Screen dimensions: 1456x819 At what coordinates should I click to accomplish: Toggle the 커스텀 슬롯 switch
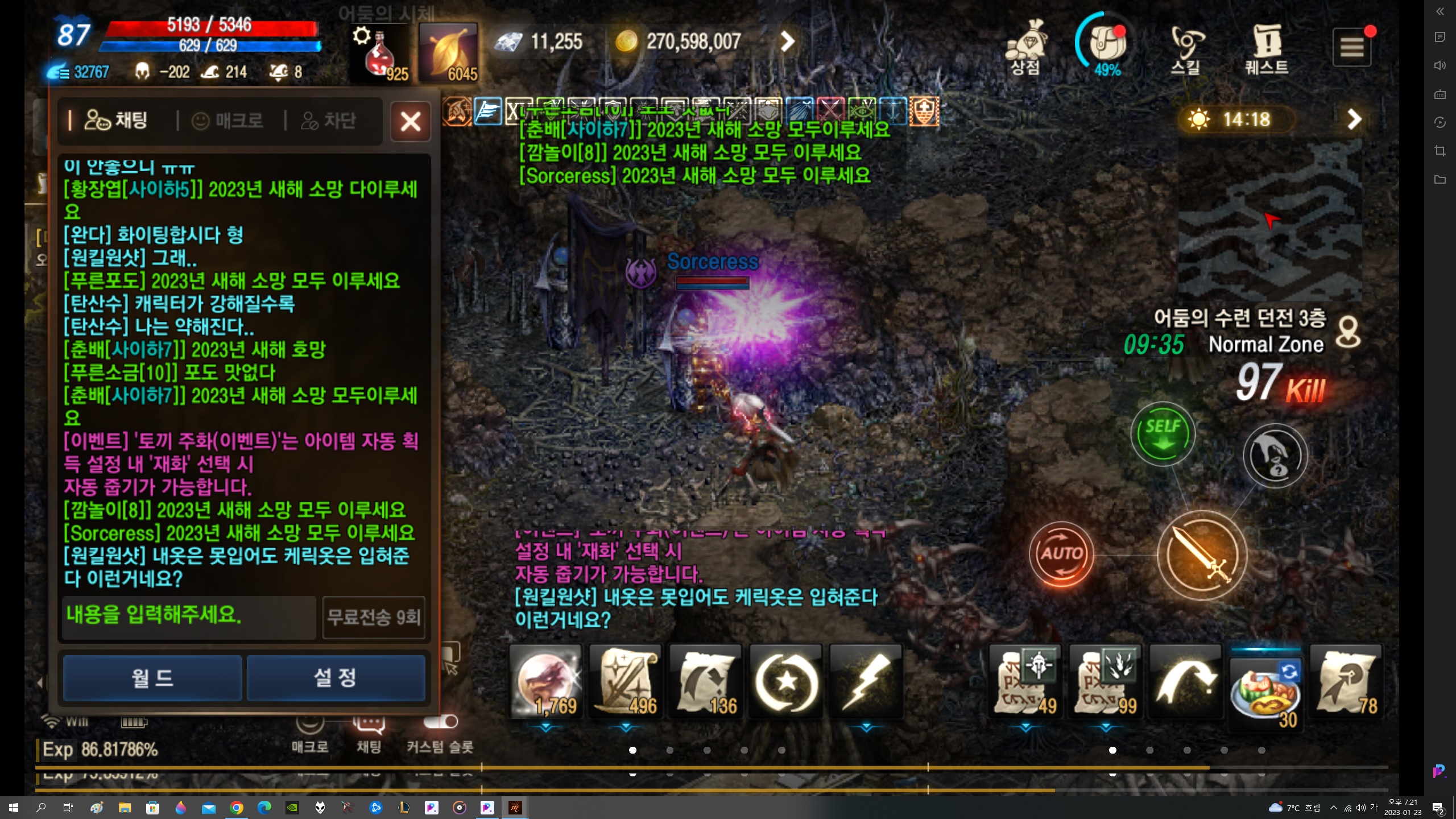pos(441,722)
